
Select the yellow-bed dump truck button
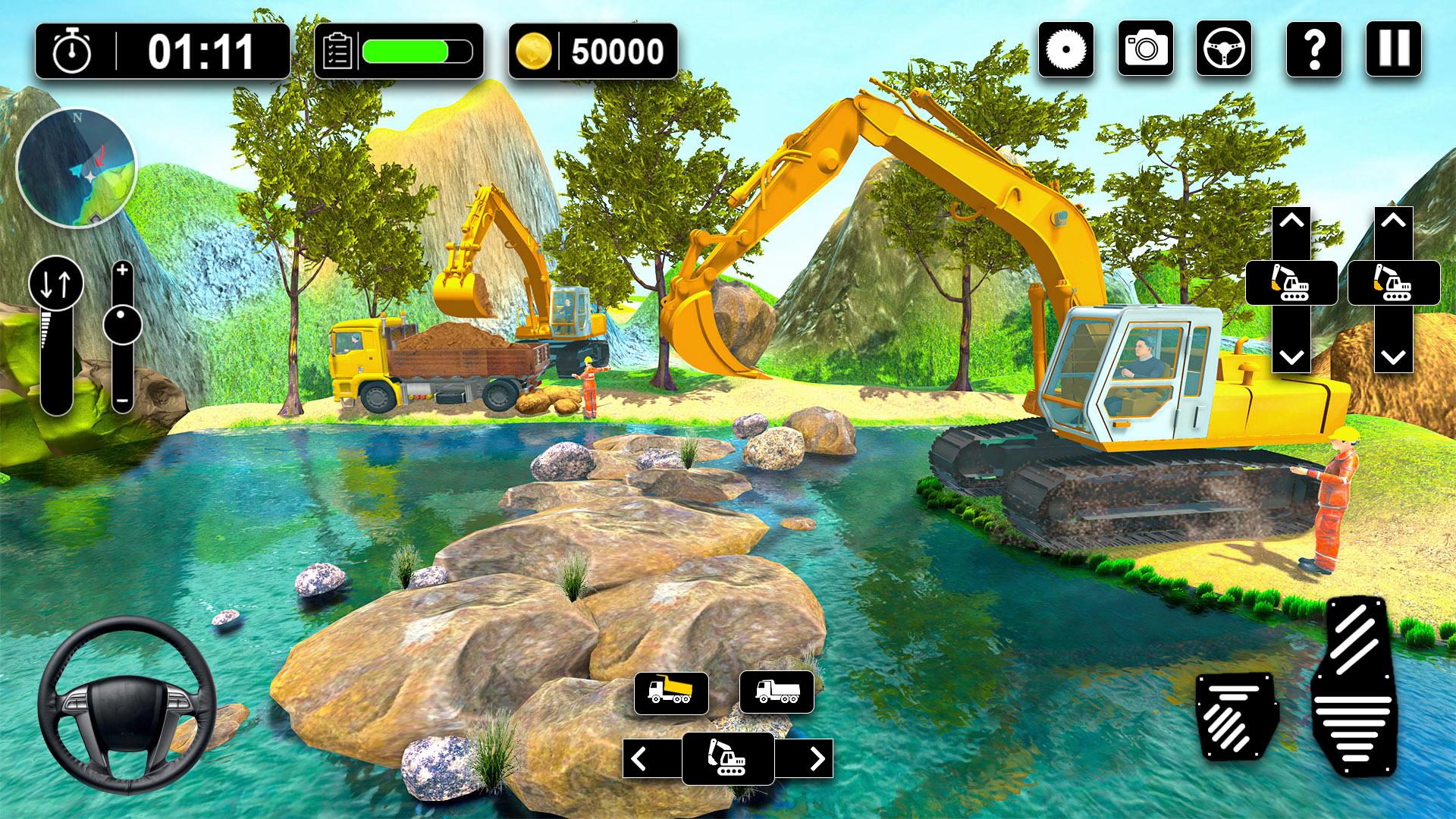click(671, 692)
